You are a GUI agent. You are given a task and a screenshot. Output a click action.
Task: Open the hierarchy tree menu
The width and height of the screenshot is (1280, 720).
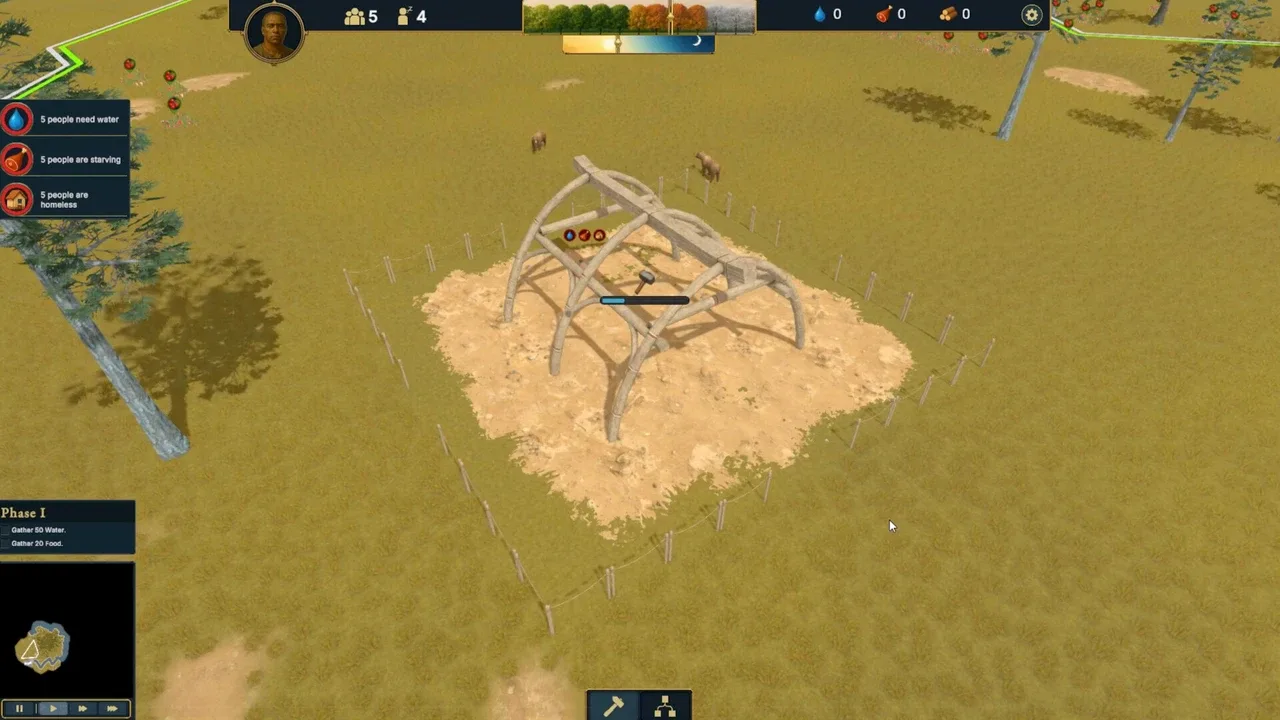coord(665,706)
